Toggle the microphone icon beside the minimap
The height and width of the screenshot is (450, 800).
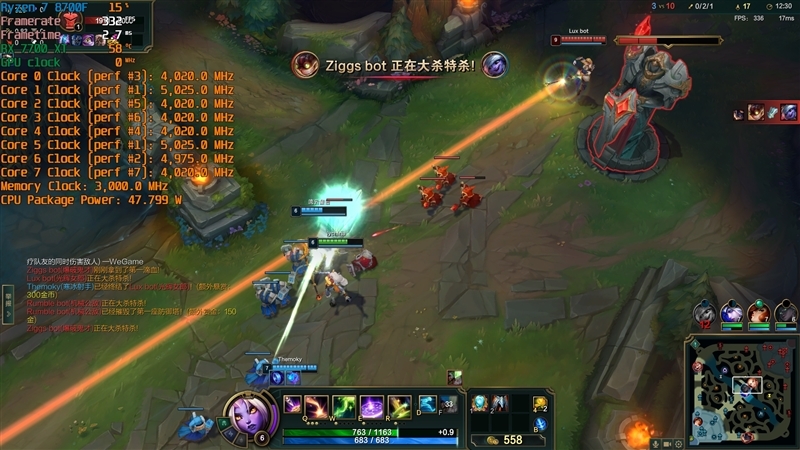click(656, 443)
